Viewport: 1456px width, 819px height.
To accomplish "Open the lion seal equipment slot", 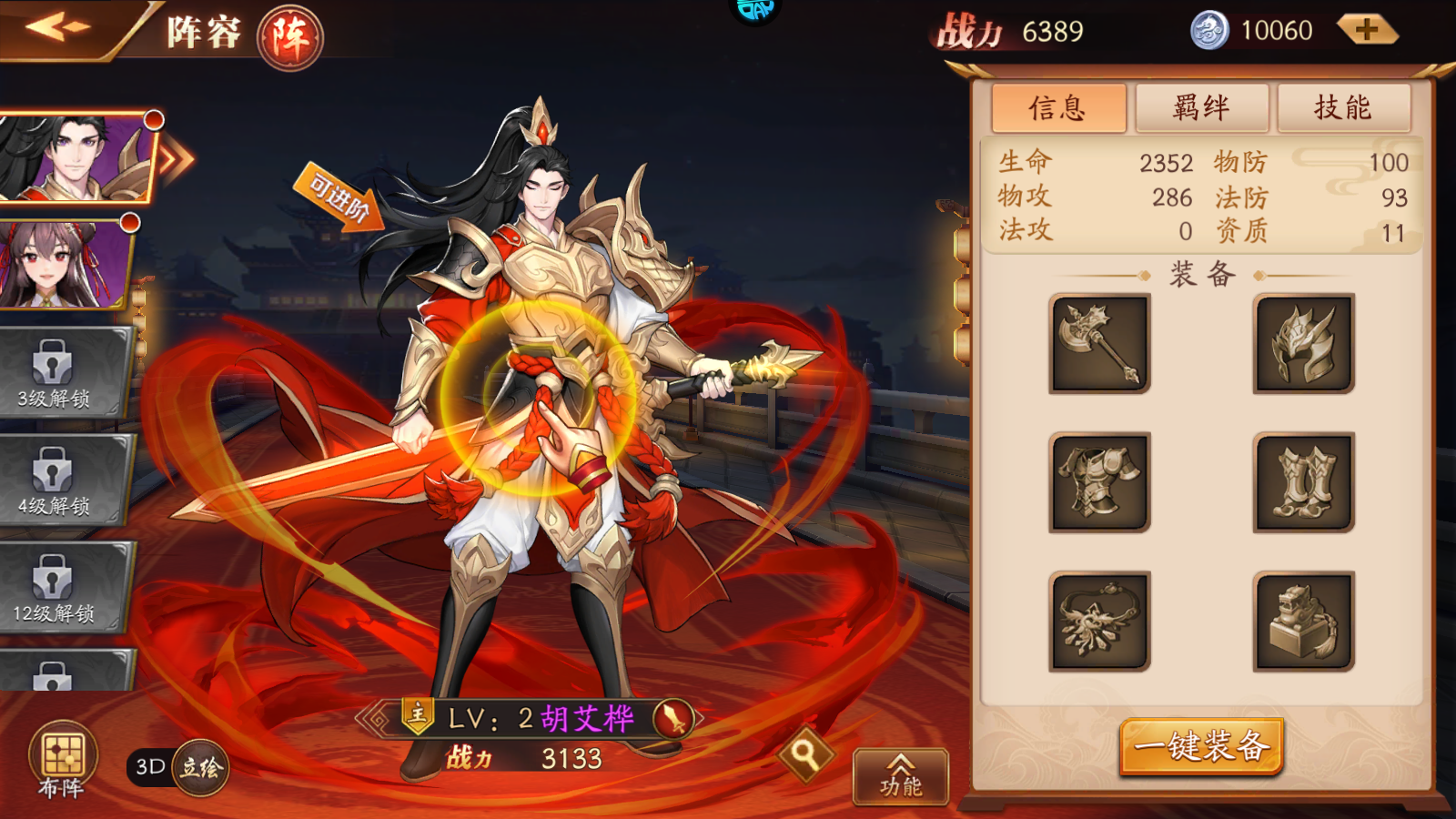I will [1303, 622].
